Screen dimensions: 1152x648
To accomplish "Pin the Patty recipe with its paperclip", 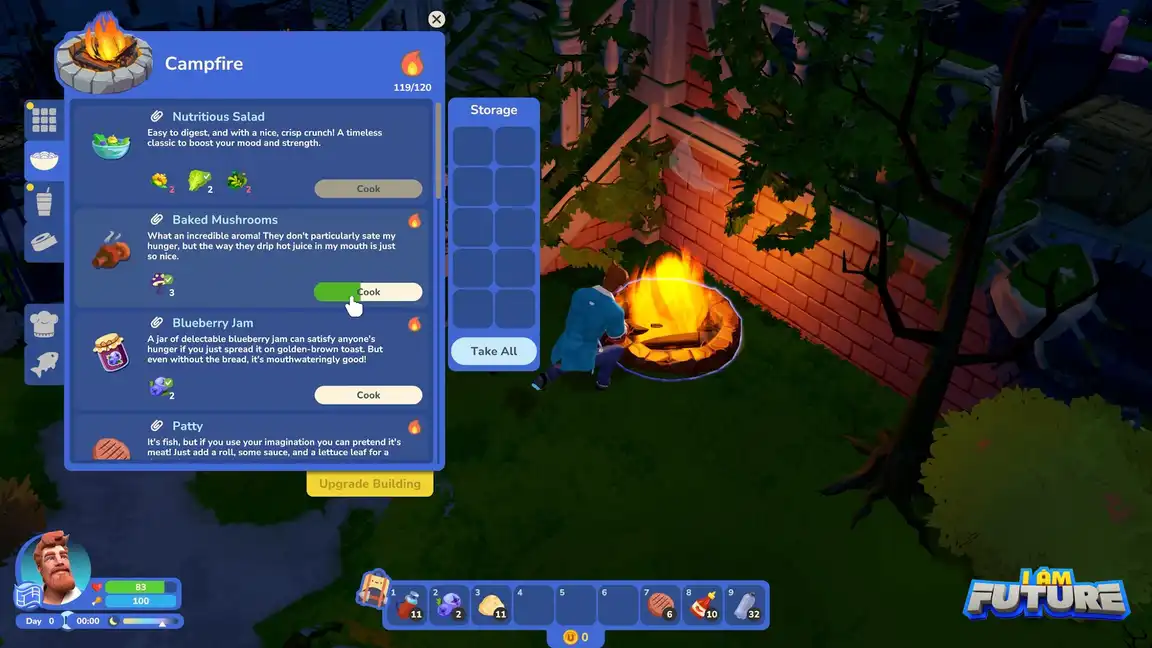I will click(x=157, y=426).
